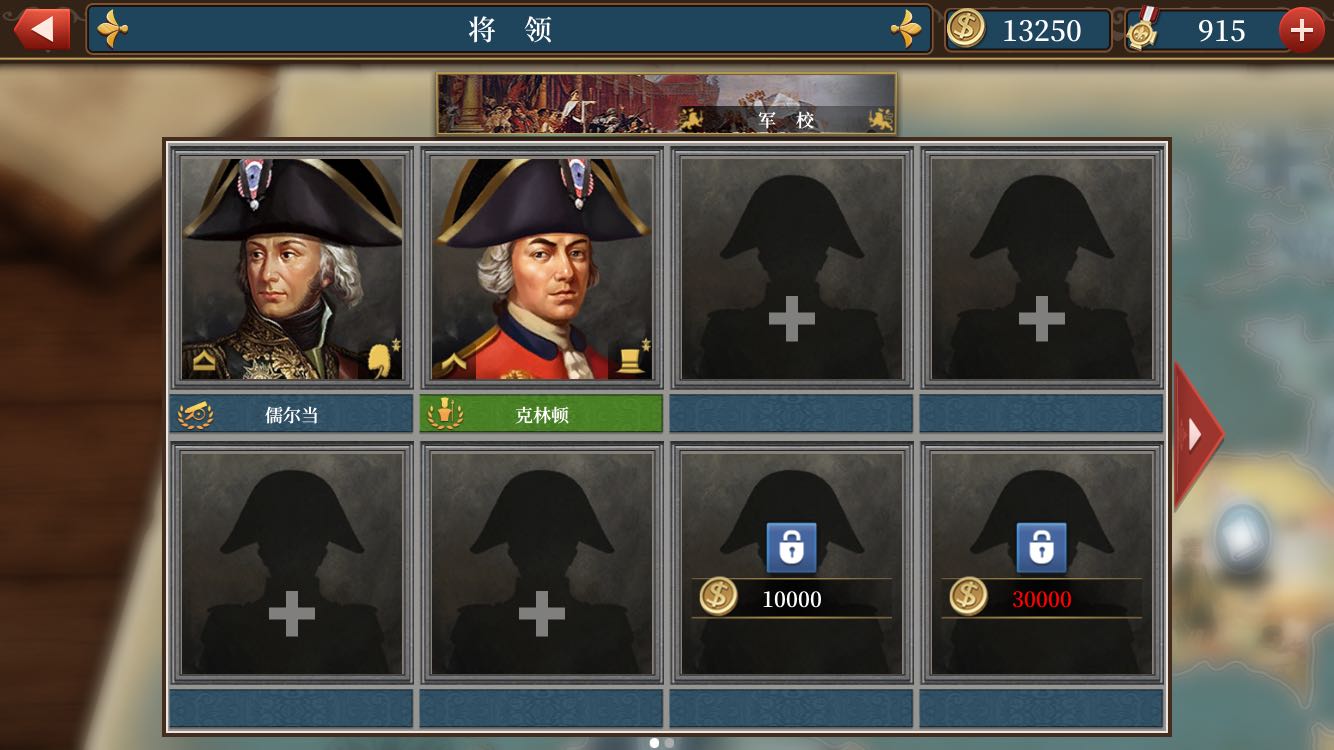Screen dimensions: 1334x750
Task: Select general 克林顿 portrait
Action: [x=541, y=268]
